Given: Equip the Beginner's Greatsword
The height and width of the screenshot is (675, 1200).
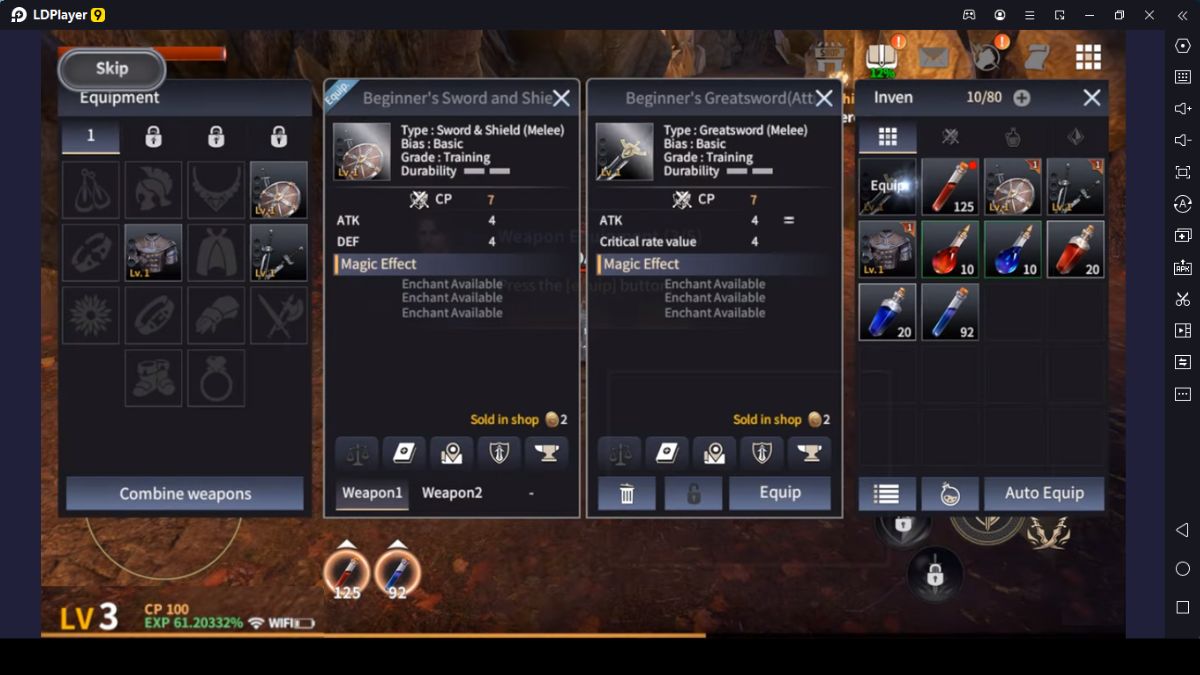Looking at the screenshot, I should click(x=779, y=493).
